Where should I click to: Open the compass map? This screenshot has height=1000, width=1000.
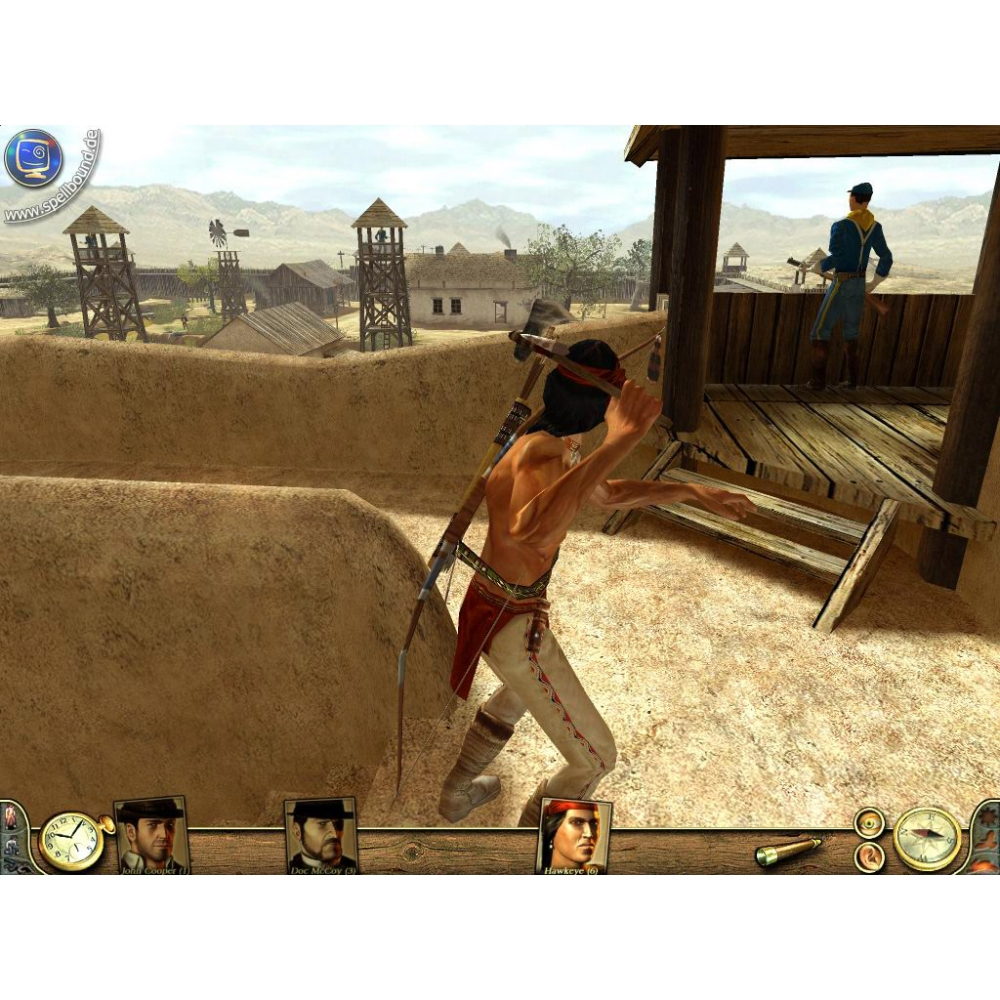927,838
